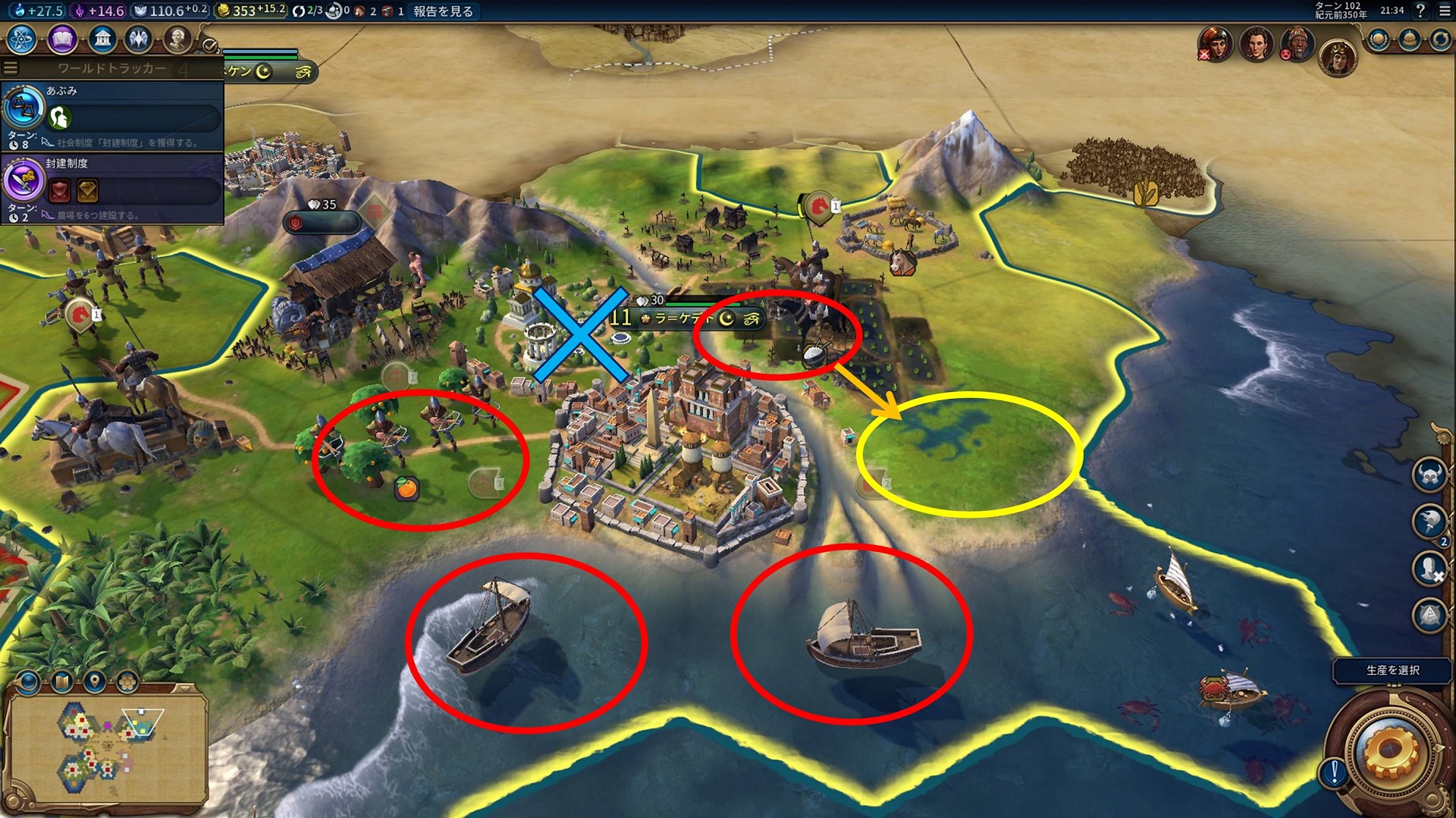
Task: Click on the minimap
Action: 106,748
